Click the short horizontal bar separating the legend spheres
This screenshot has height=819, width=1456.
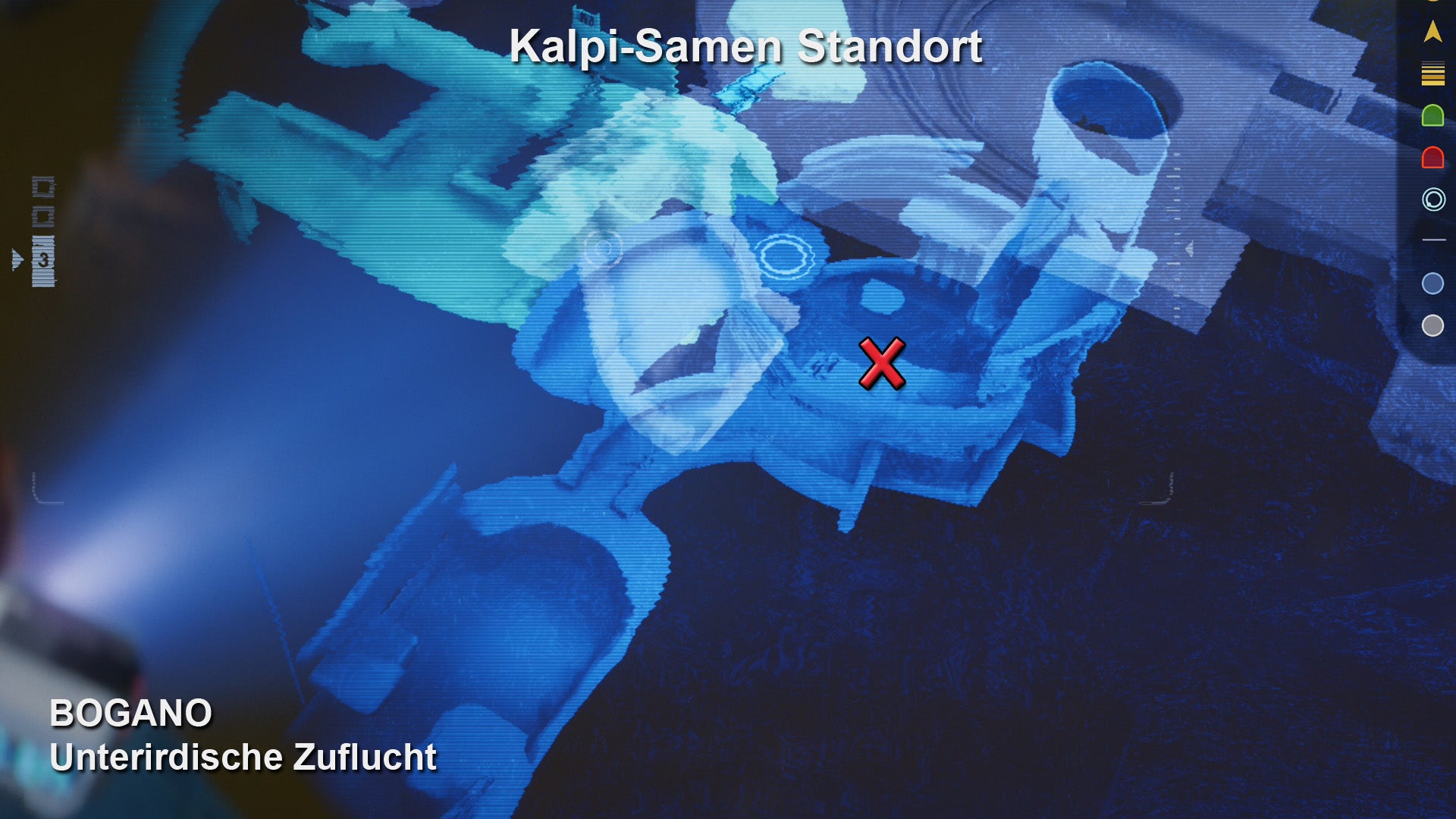[1434, 240]
